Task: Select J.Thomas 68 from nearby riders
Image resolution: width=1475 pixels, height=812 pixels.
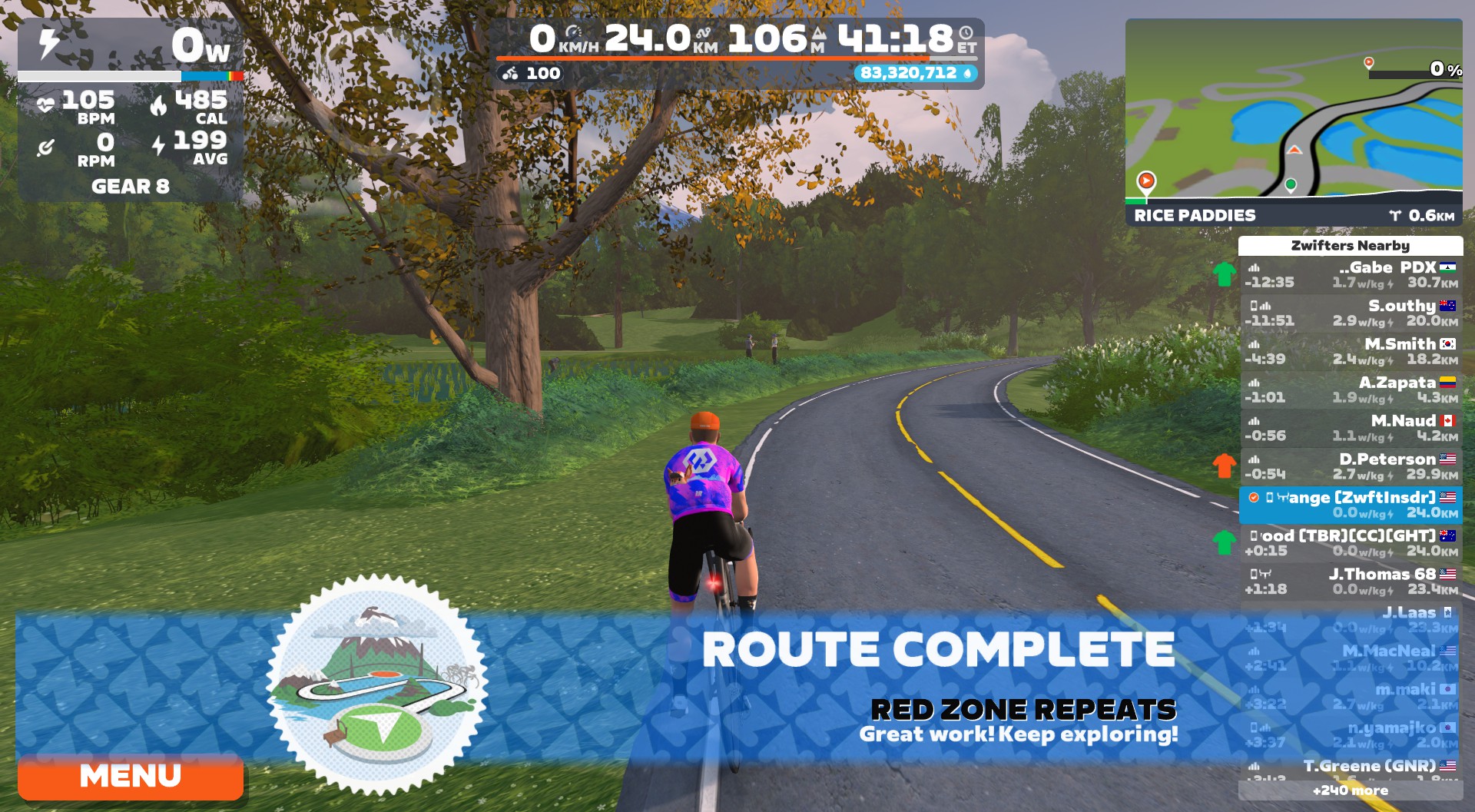Action: (x=1351, y=582)
